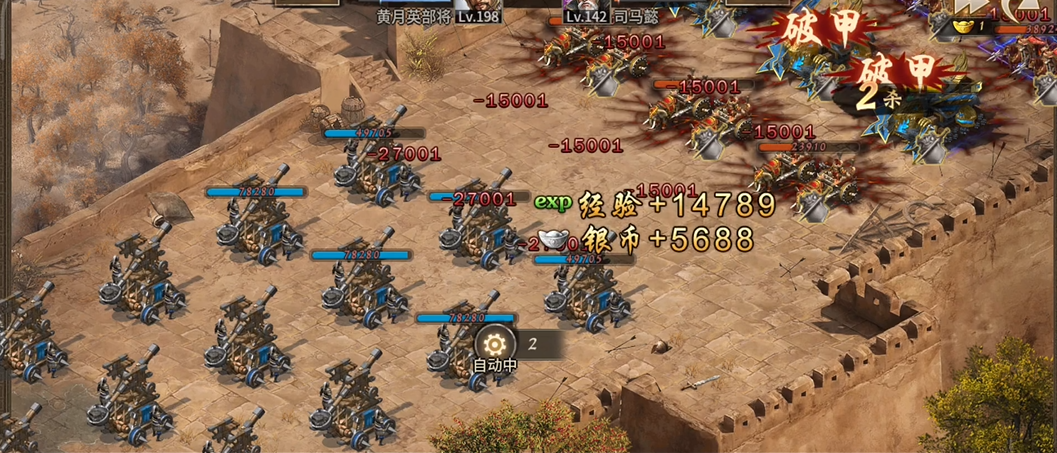Toggle the 自动中 auto-battle gear button
This screenshot has height=453, width=1057.
tap(493, 343)
